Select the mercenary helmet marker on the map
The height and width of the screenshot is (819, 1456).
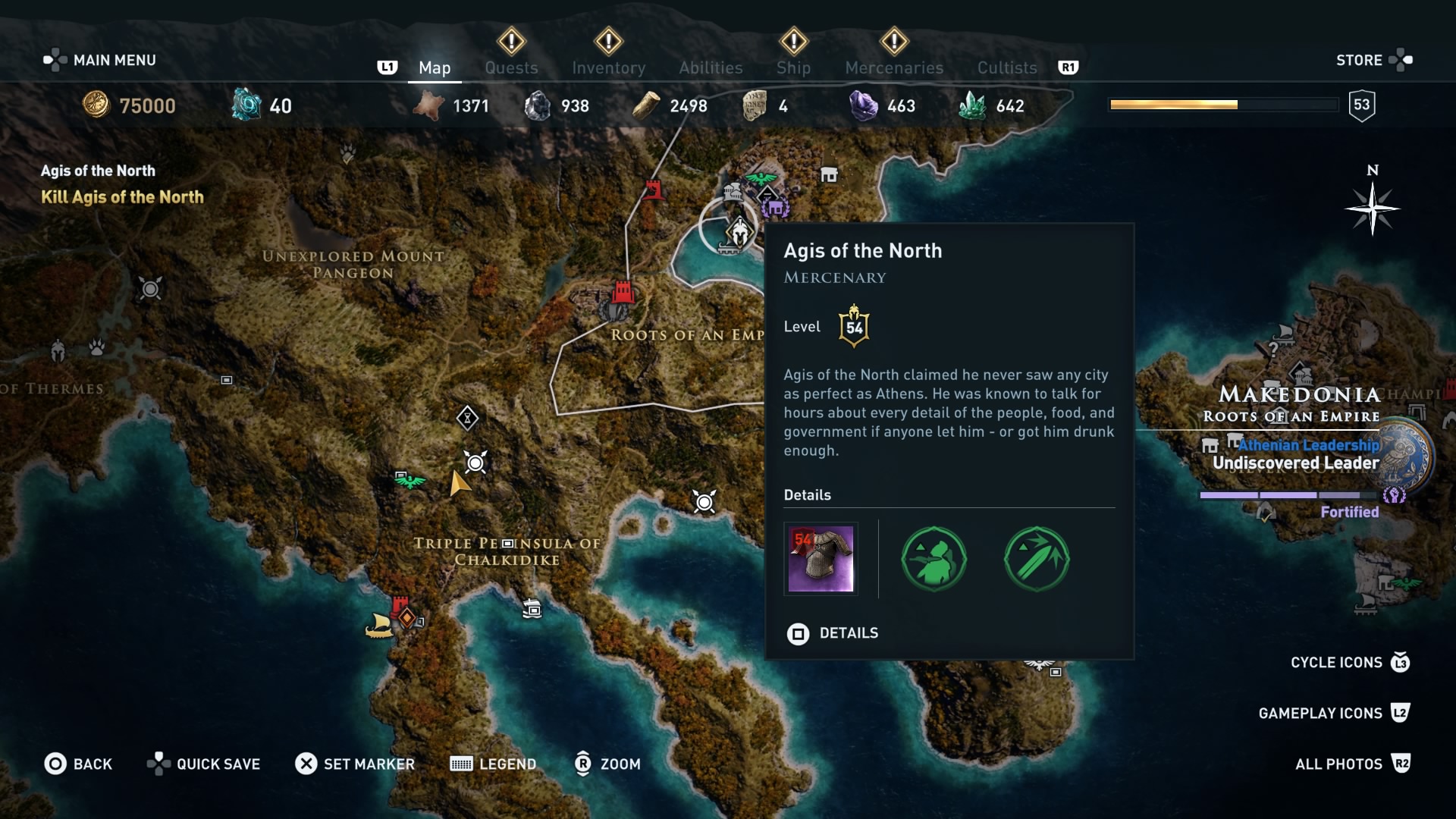pyautogui.click(x=739, y=231)
